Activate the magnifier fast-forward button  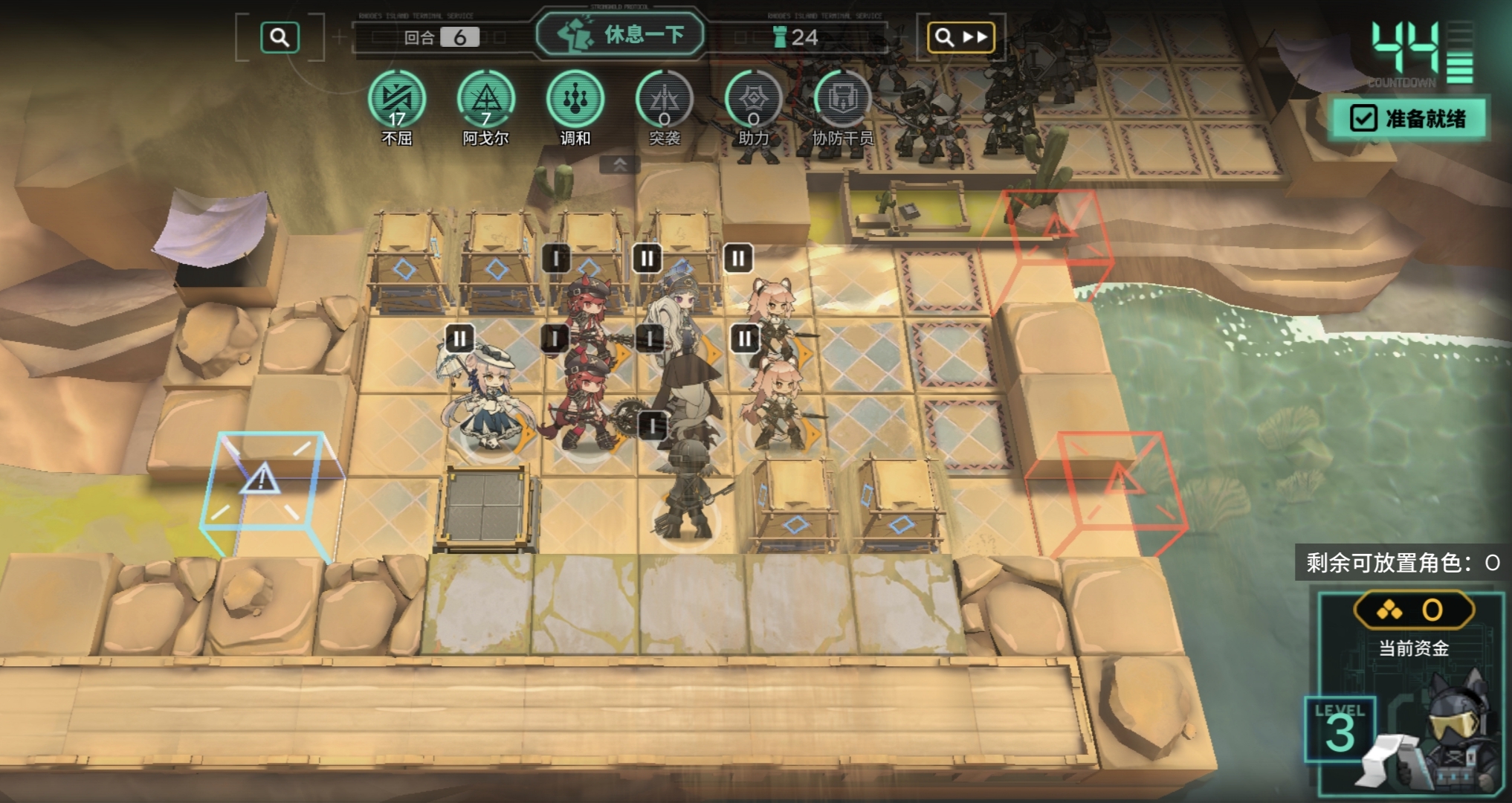click(961, 37)
